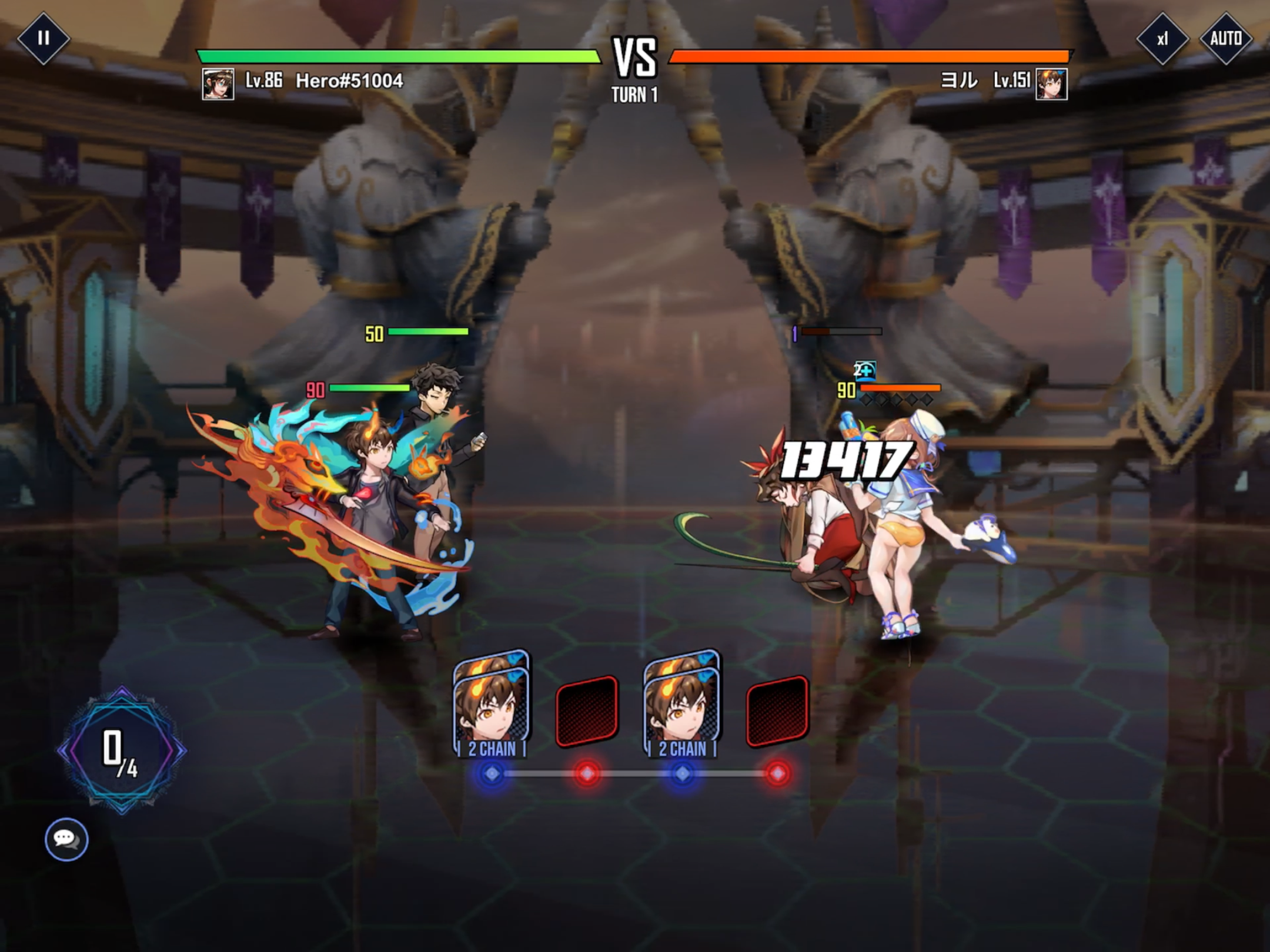Tap the ヨル opponent portrait

click(x=1051, y=84)
